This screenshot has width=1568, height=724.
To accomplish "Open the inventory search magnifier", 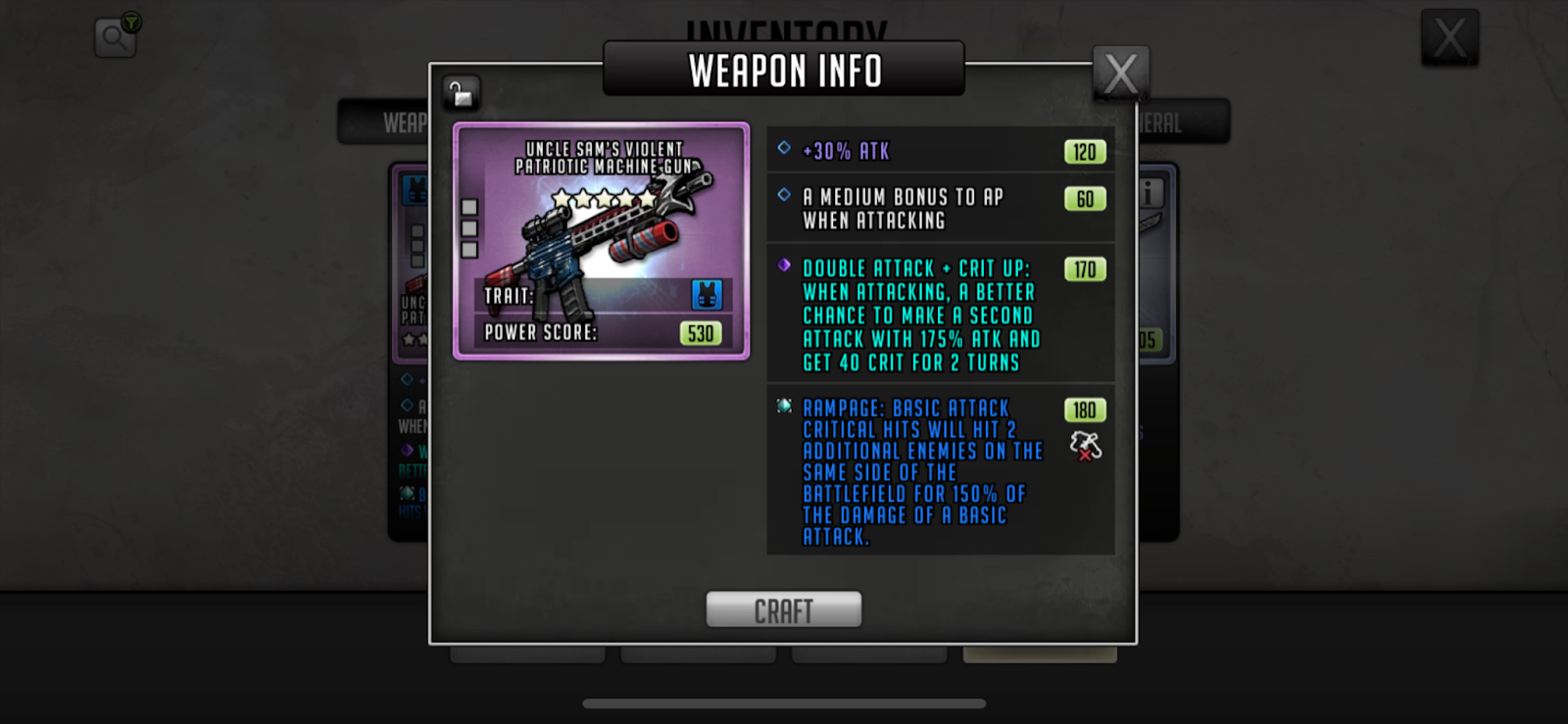I will pyautogui.click(x=115, y=37).
